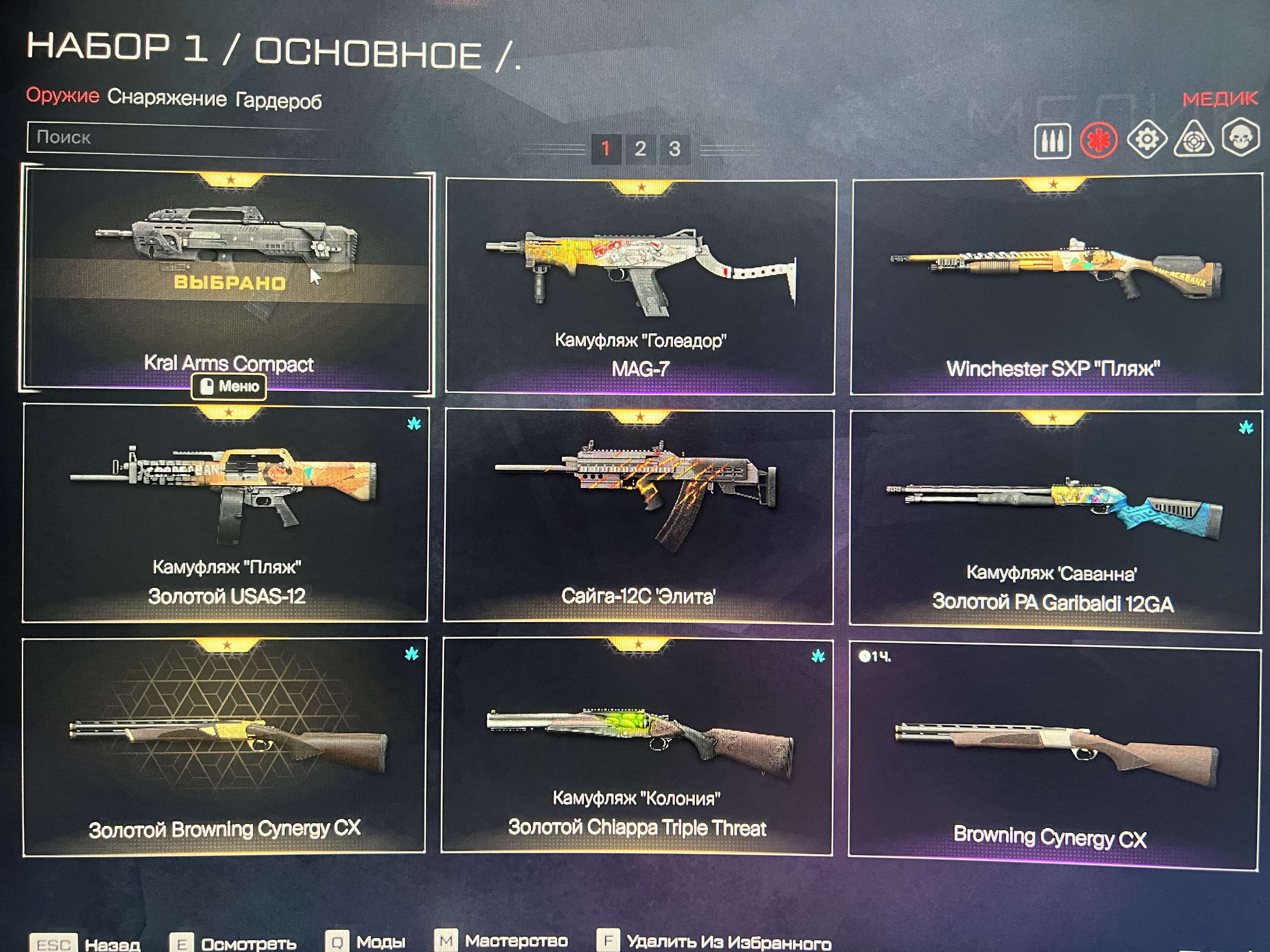Open the Medic class filter icon
Screen dimensions: 1270x952
[1099, 139]
